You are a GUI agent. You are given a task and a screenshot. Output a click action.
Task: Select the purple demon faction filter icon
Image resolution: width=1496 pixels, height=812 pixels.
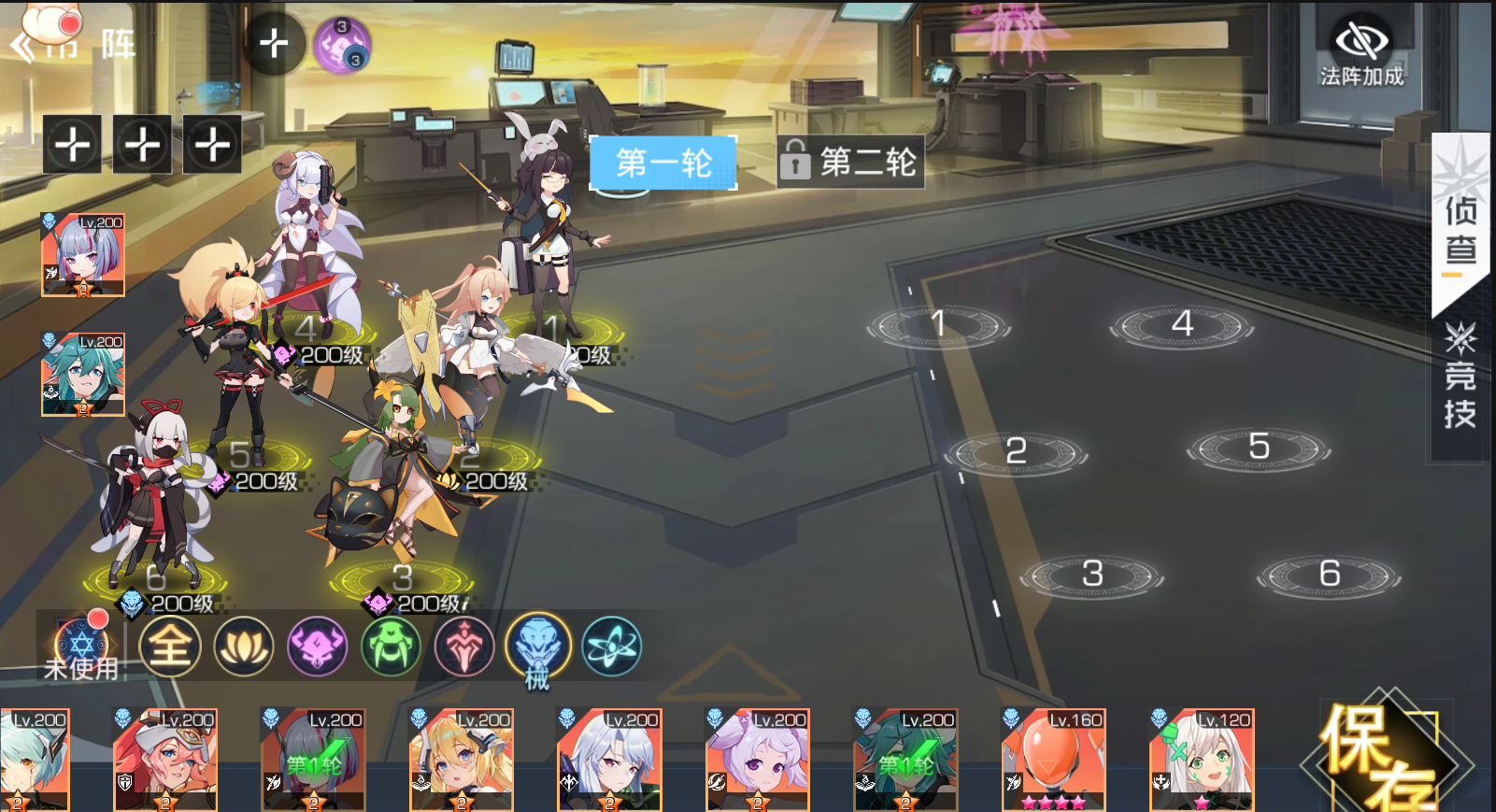[319, 647]
